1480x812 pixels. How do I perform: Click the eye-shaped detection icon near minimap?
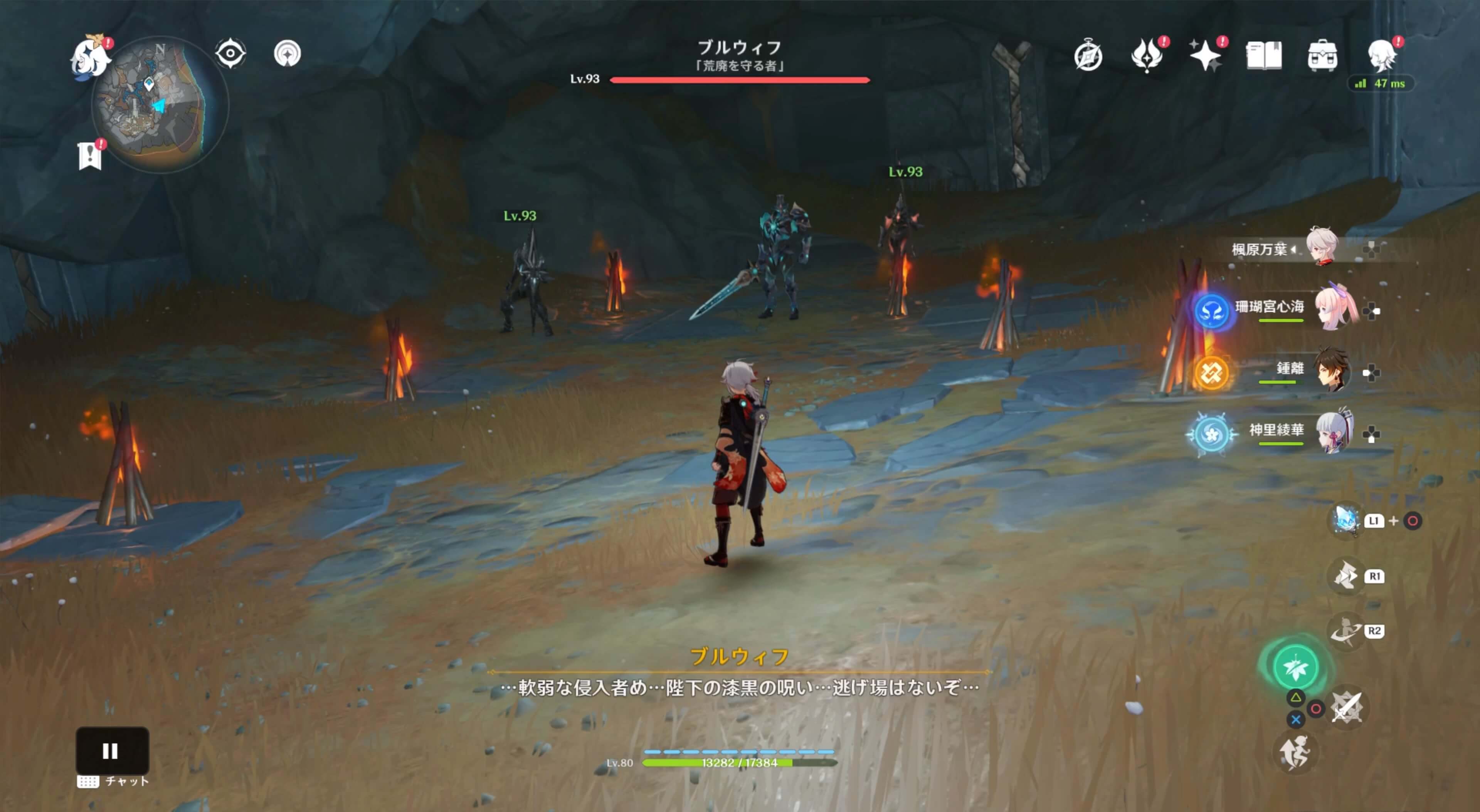tap(230, 53)
